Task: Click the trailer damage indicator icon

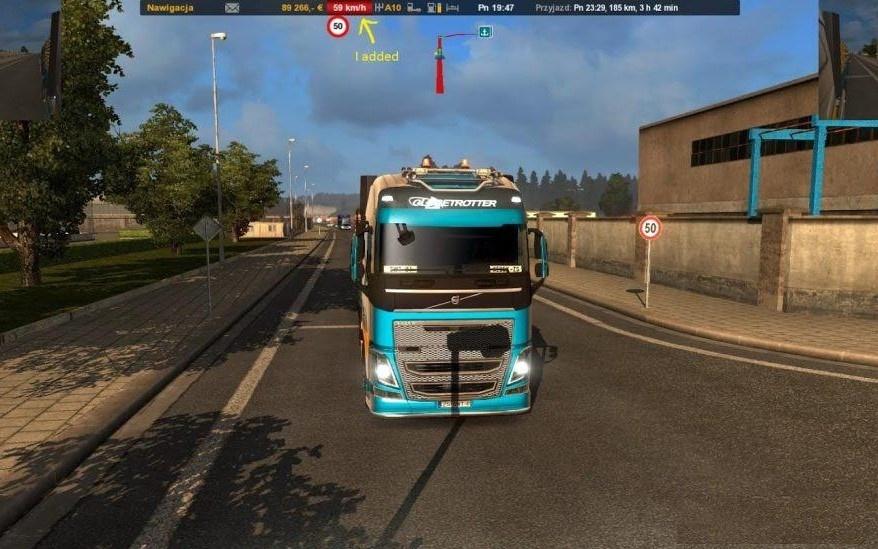Action: 414,8
